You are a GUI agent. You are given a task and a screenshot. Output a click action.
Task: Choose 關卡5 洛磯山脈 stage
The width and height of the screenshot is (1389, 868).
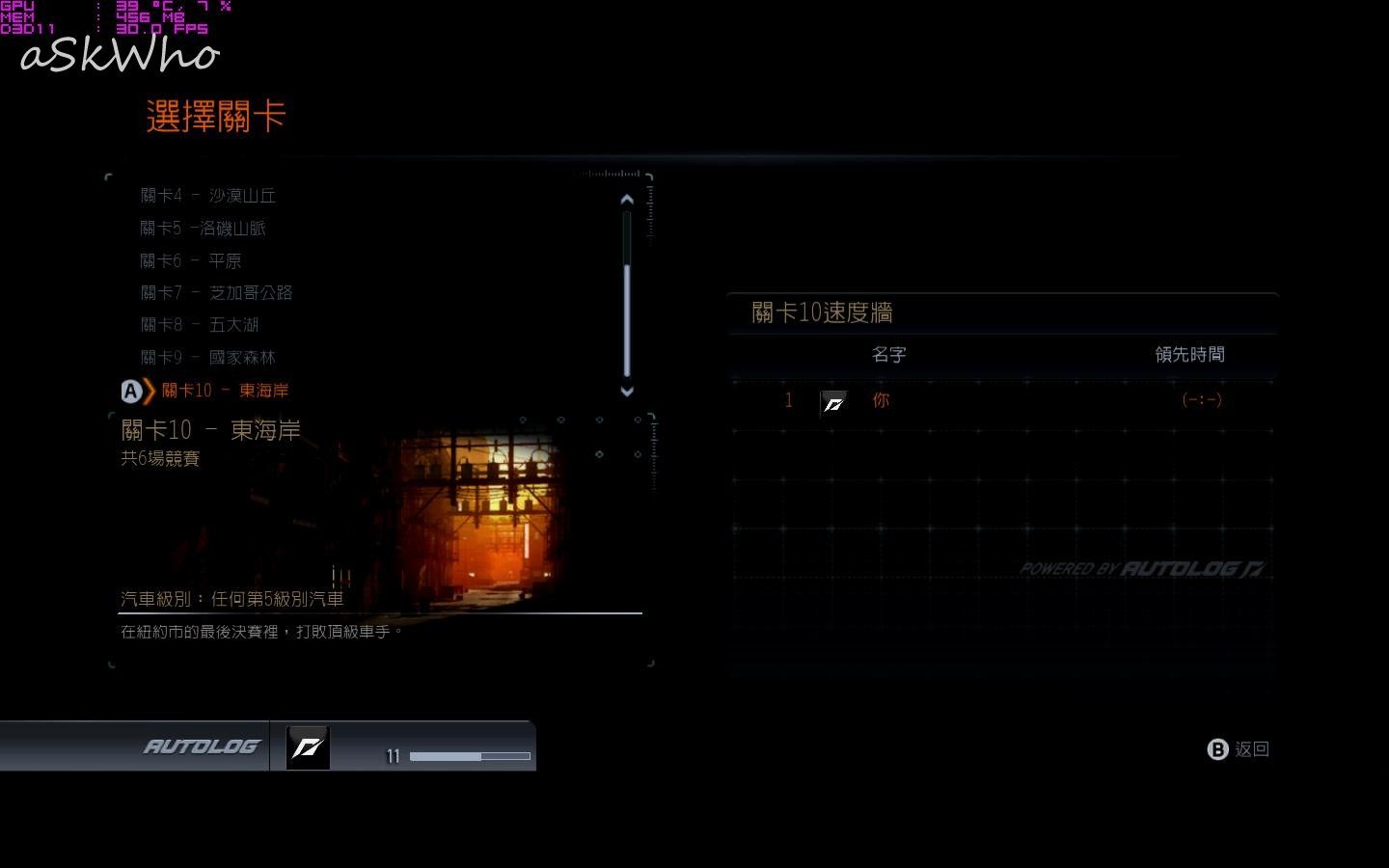[203, 229]
